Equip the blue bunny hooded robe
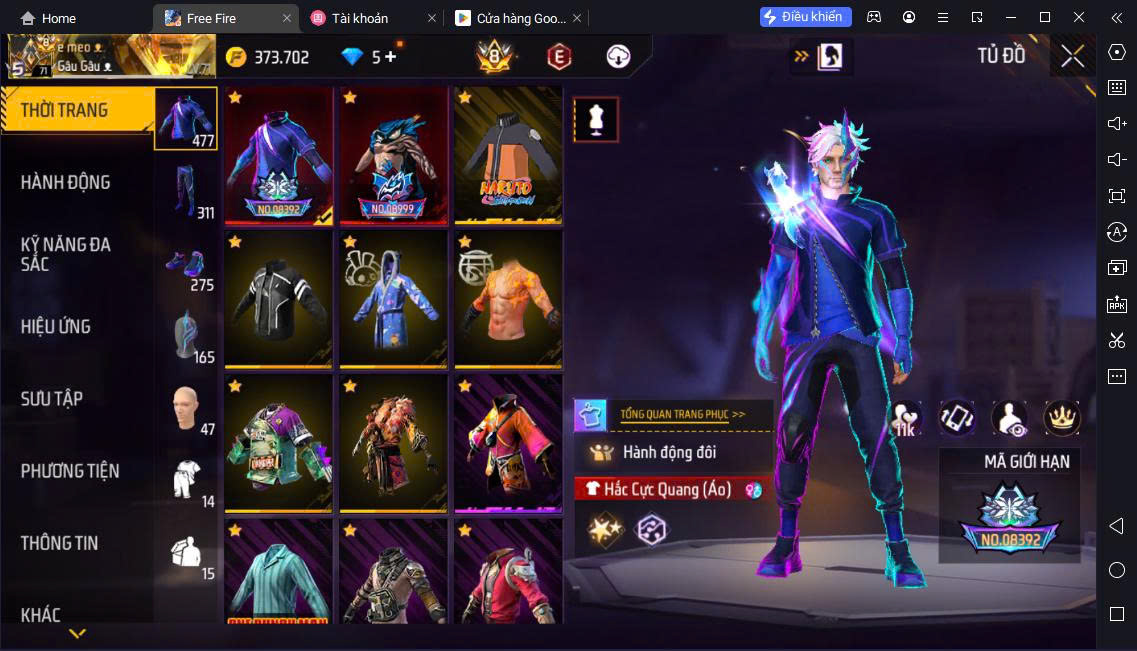The image size is (1137, 651). [393, 299]
